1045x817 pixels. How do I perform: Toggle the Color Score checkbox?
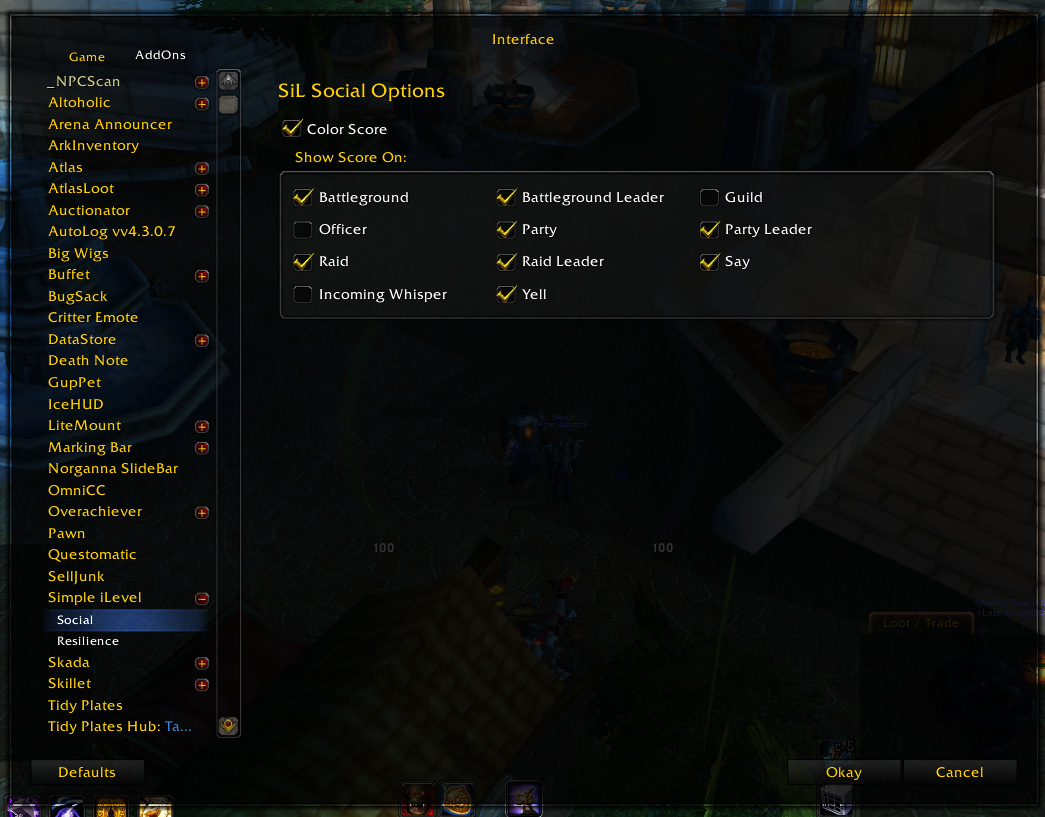coord(292,129)
